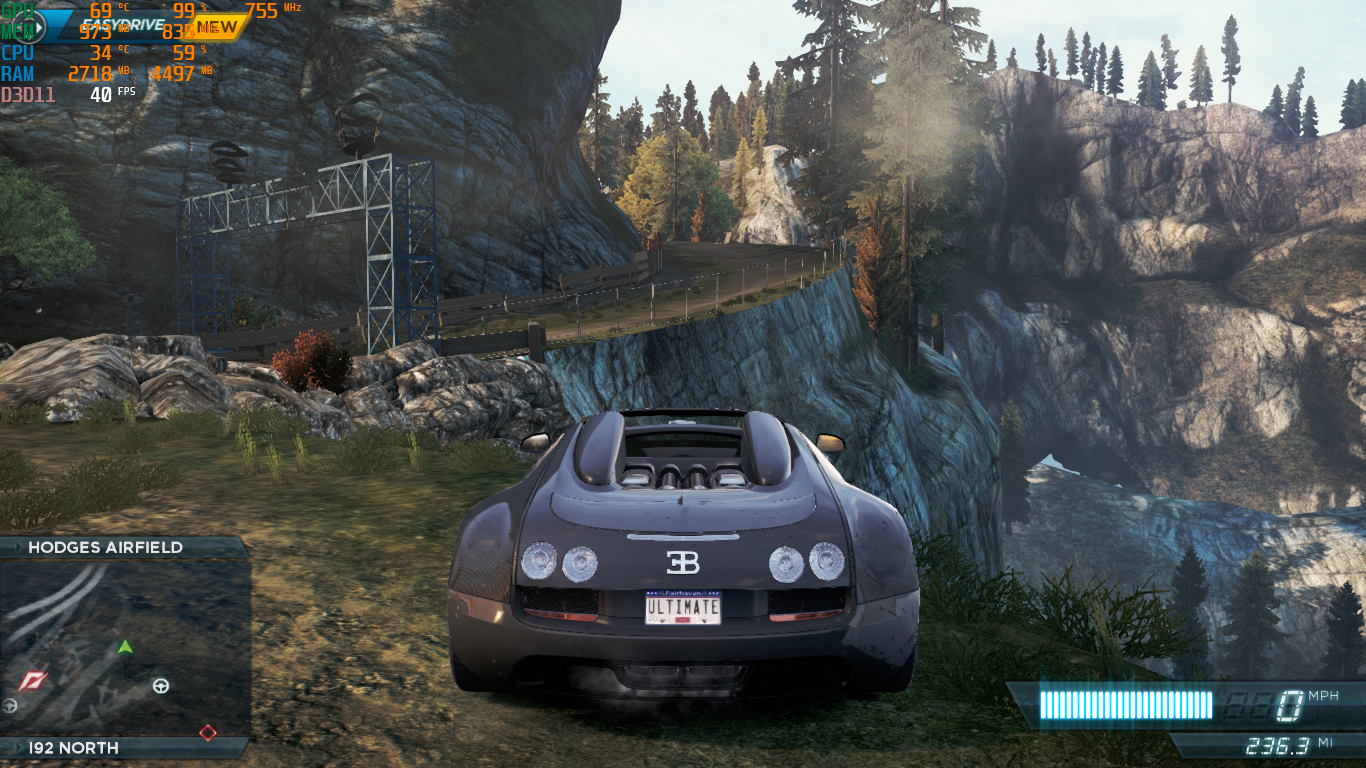Open the minimap
1366x768 pixels.
(124, 647)
